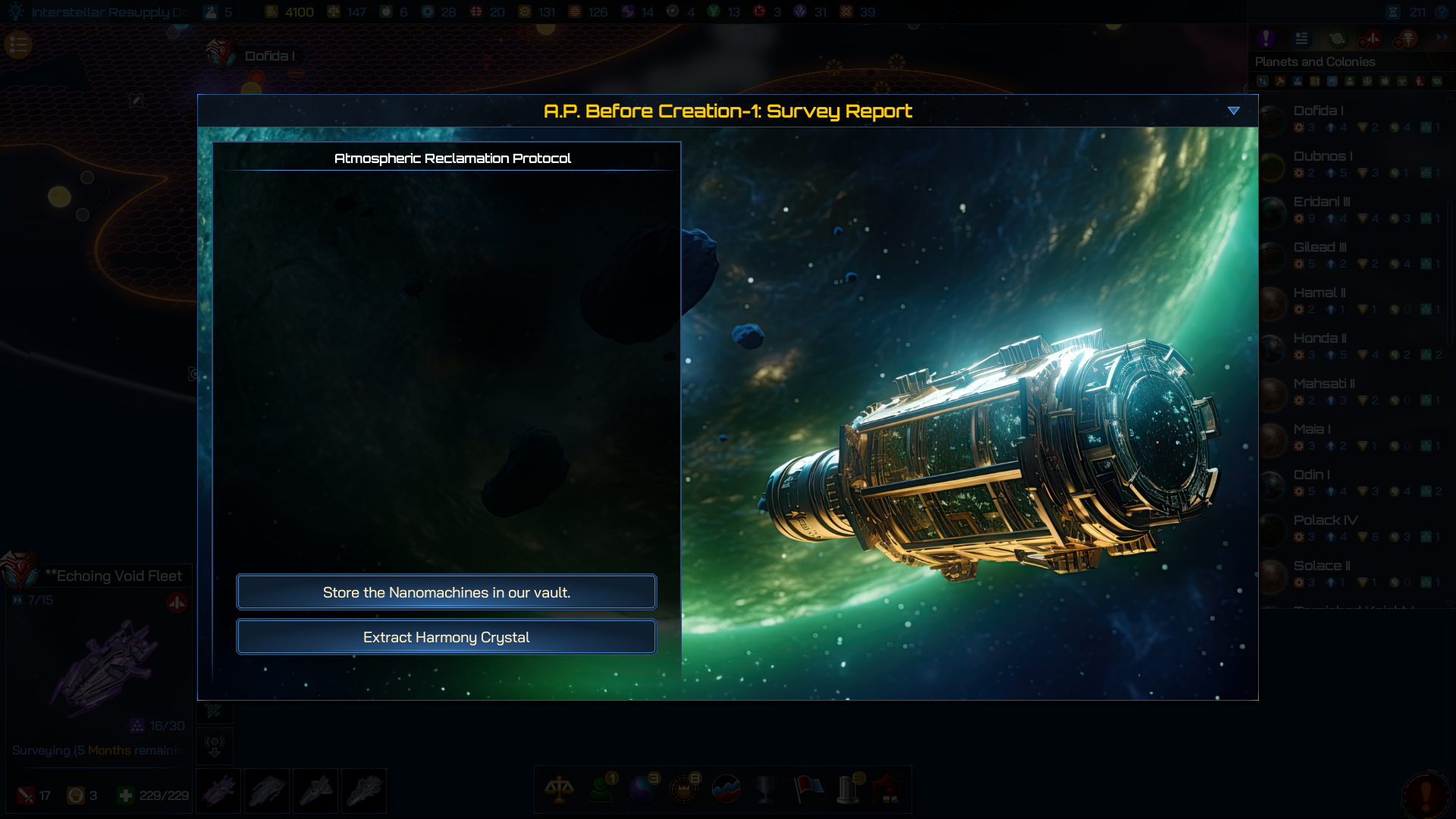Open the trophy screen

[x=767, y=789]
